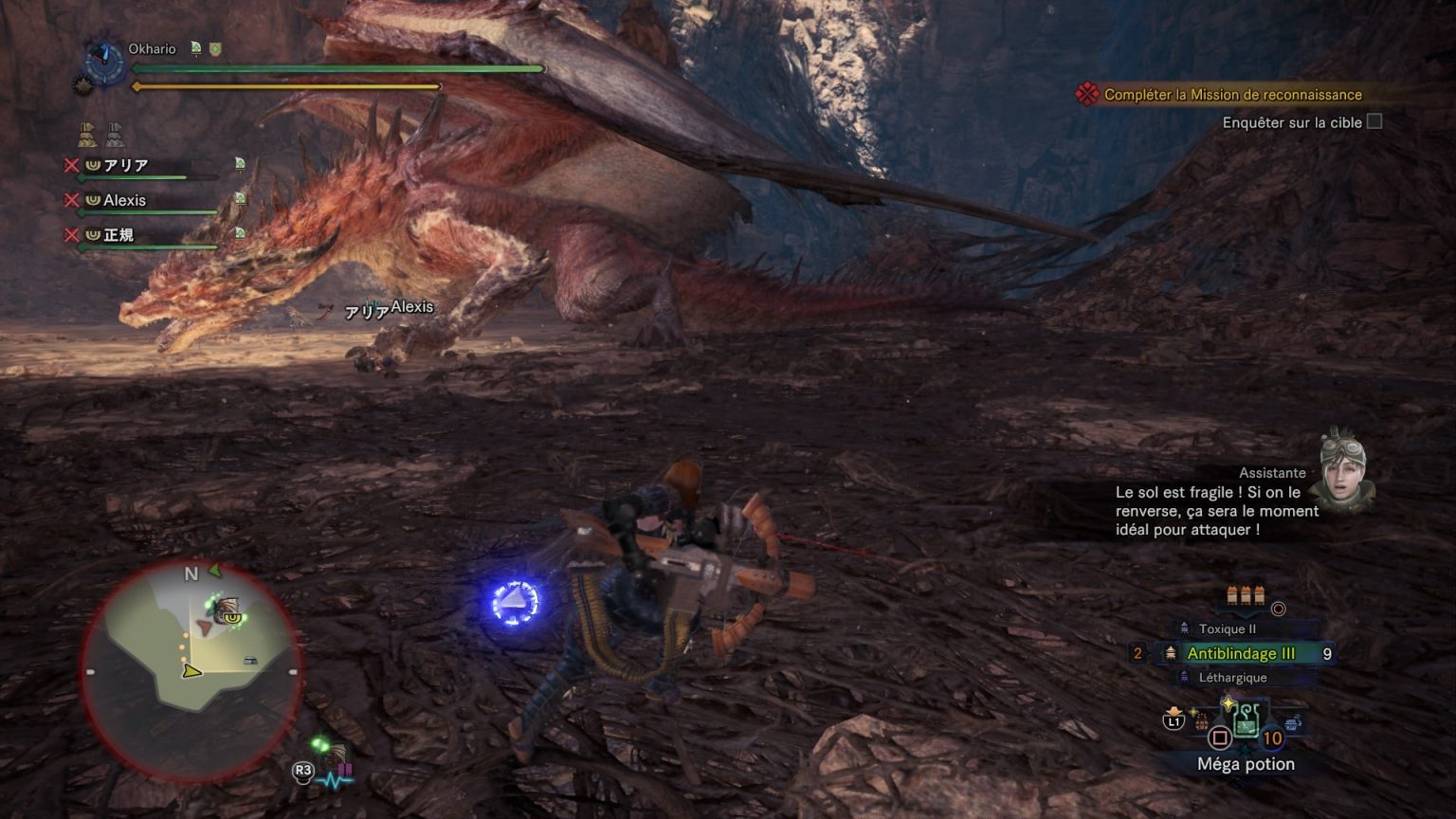Toggle the attack buff icon next to Okhario
This screenshot has height=819, width=1456.
[196, 48]
